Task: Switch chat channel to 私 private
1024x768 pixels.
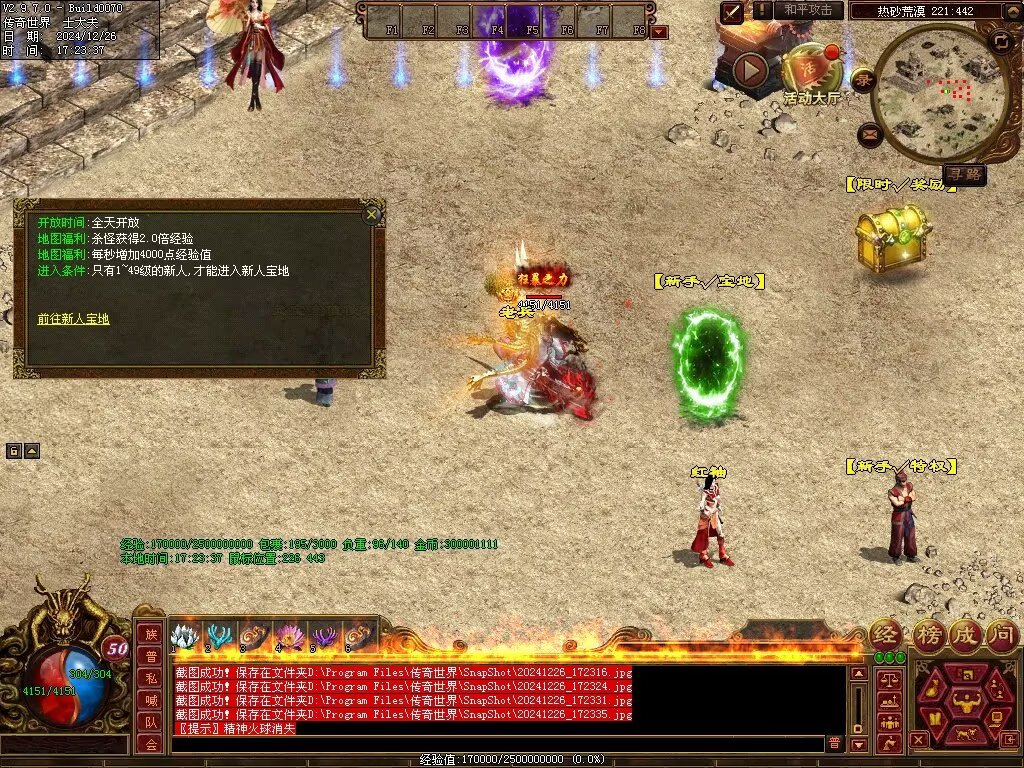Action: tap(149, 678)
